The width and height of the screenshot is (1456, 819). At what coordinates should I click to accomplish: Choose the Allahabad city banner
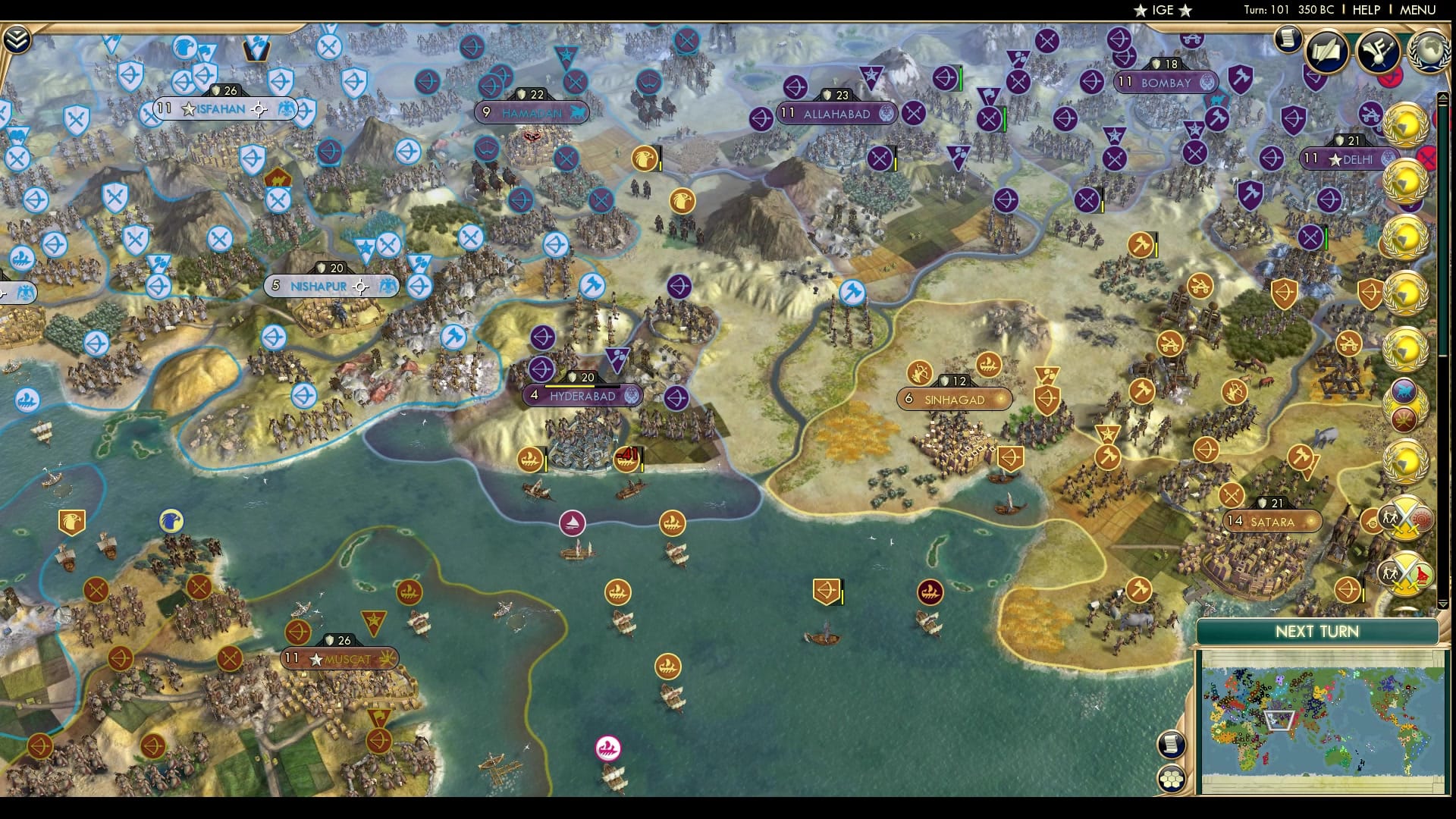point(836,114)
